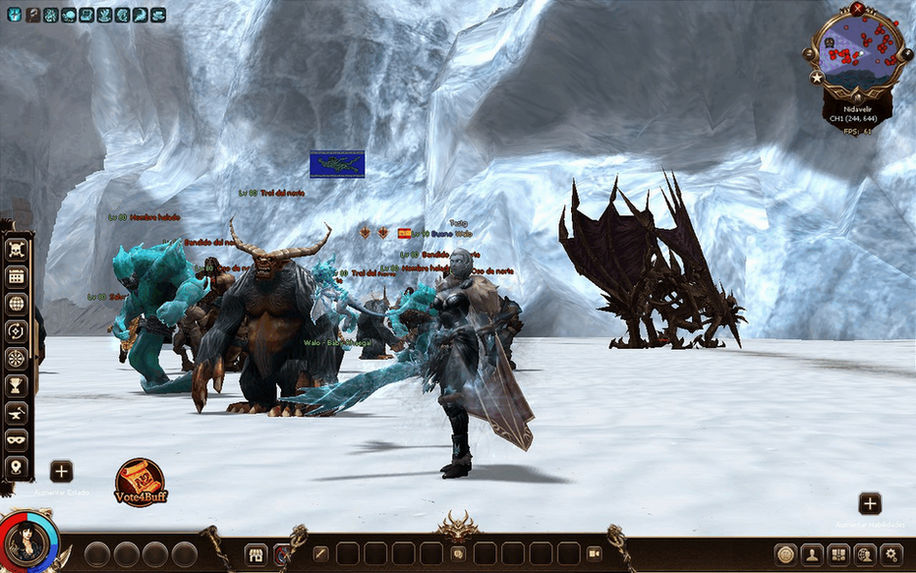The height and width of the screenshot is (573, 916).
Task: Open the shop stall icon on bottom bar
Action: pos(255,553)
